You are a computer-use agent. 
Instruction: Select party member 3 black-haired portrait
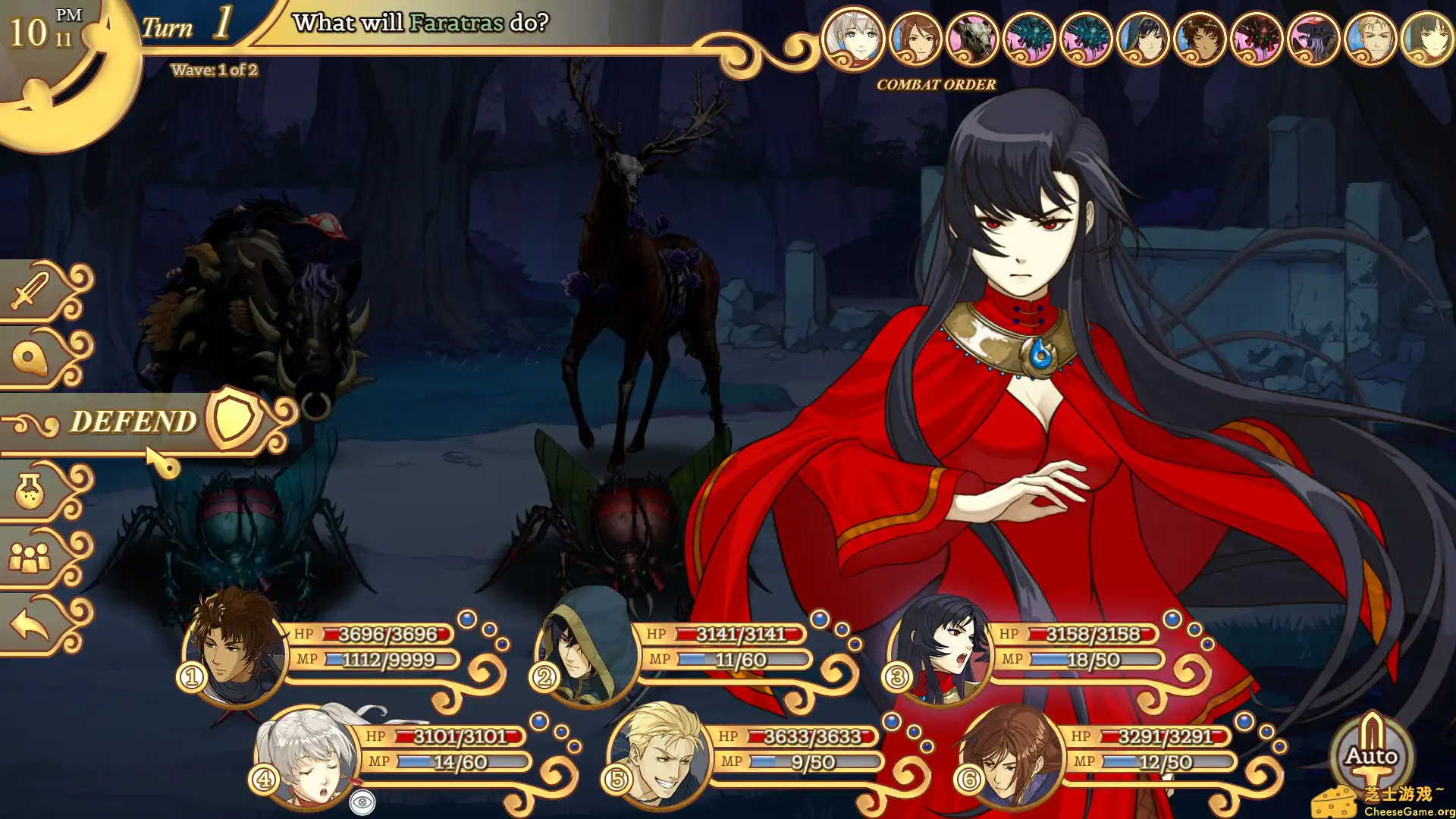point(940,648)
